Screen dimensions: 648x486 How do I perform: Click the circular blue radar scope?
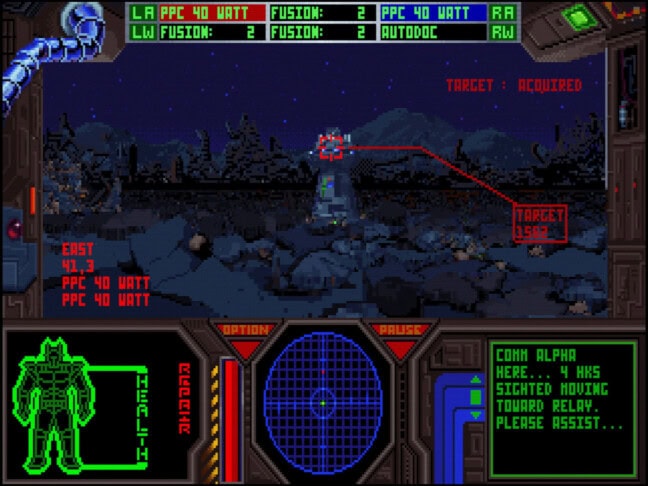tap(323, 402)
